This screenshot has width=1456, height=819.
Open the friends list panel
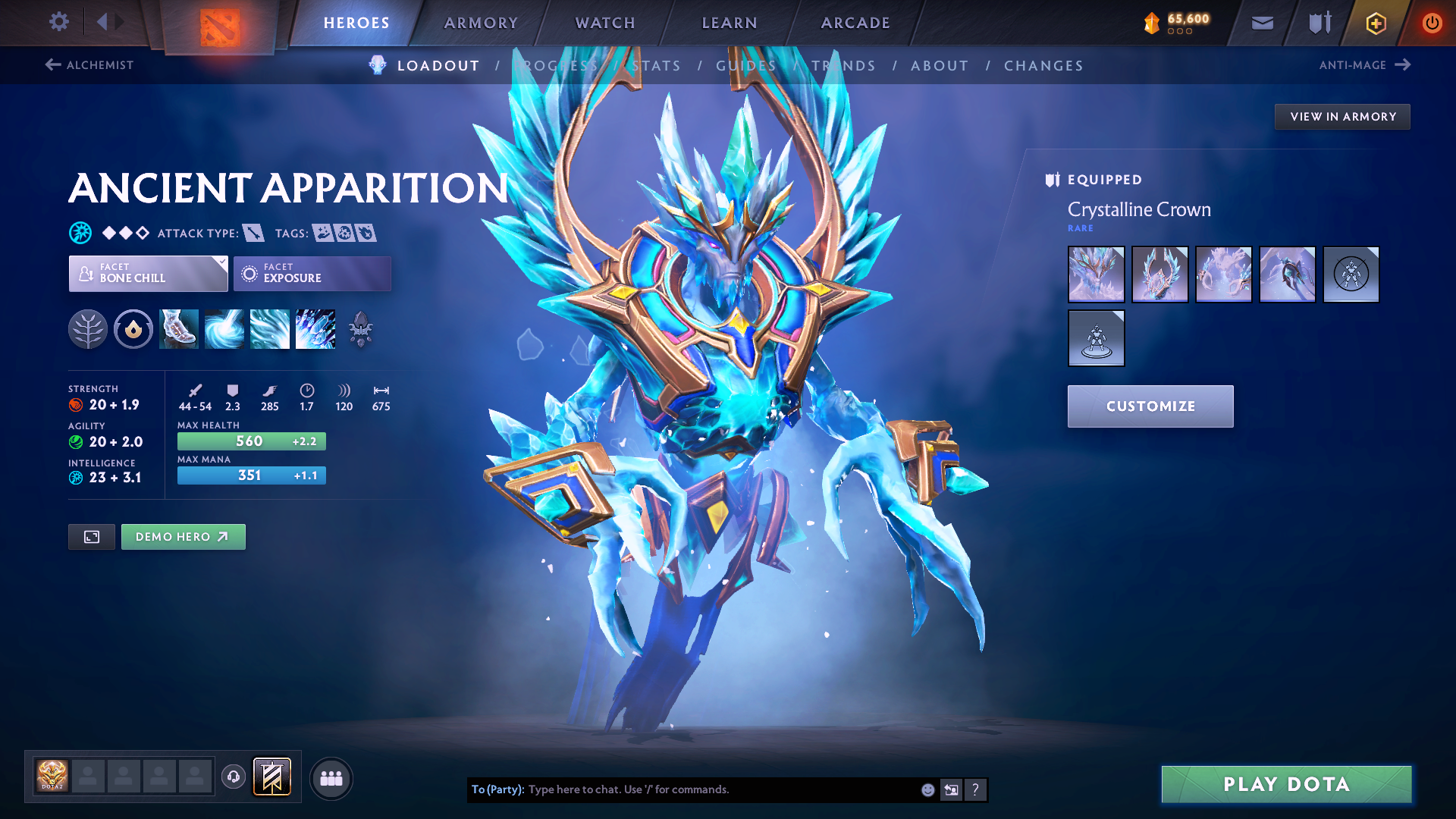pyautogui.click(x=331, y=777)
